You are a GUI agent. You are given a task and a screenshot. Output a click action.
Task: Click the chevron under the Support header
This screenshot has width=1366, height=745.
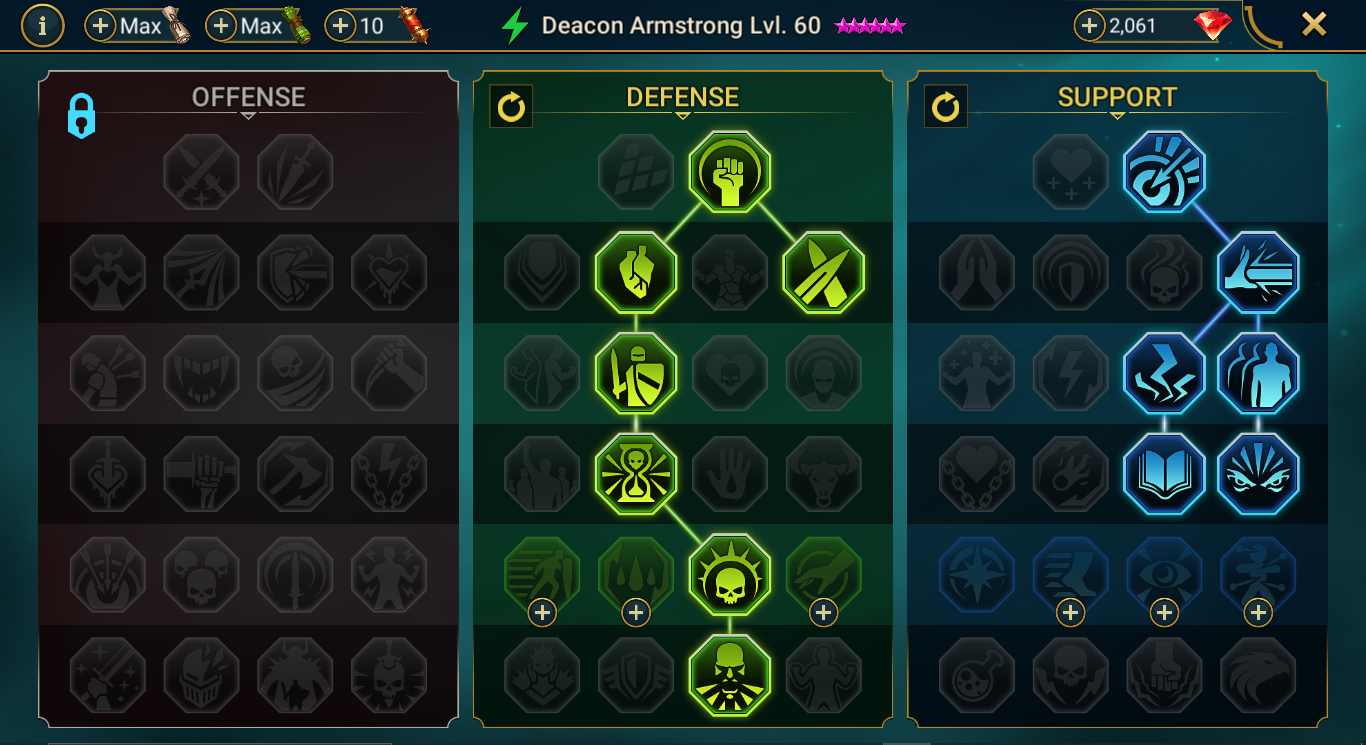1116,114
